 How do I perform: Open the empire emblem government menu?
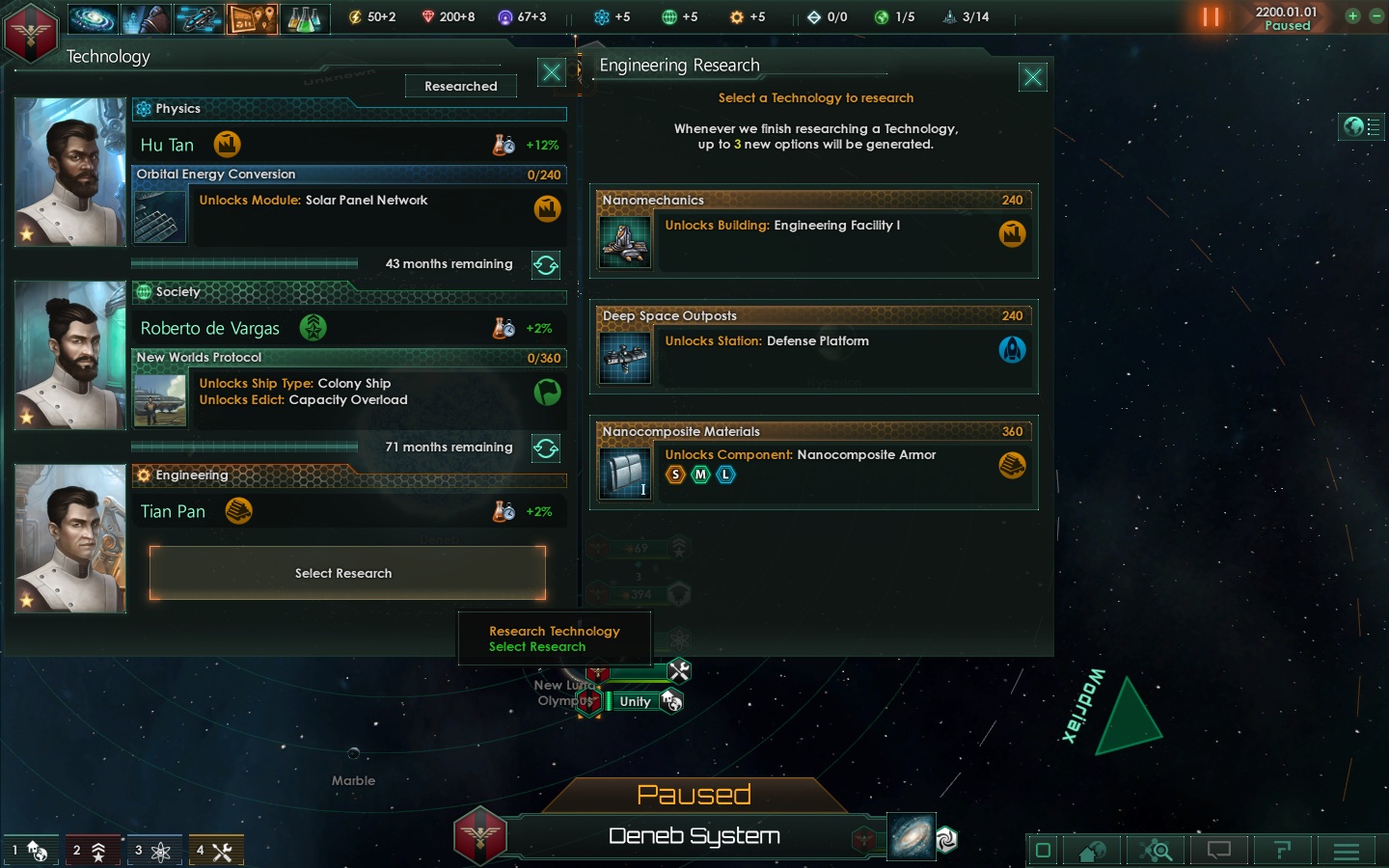coord(31,32)
